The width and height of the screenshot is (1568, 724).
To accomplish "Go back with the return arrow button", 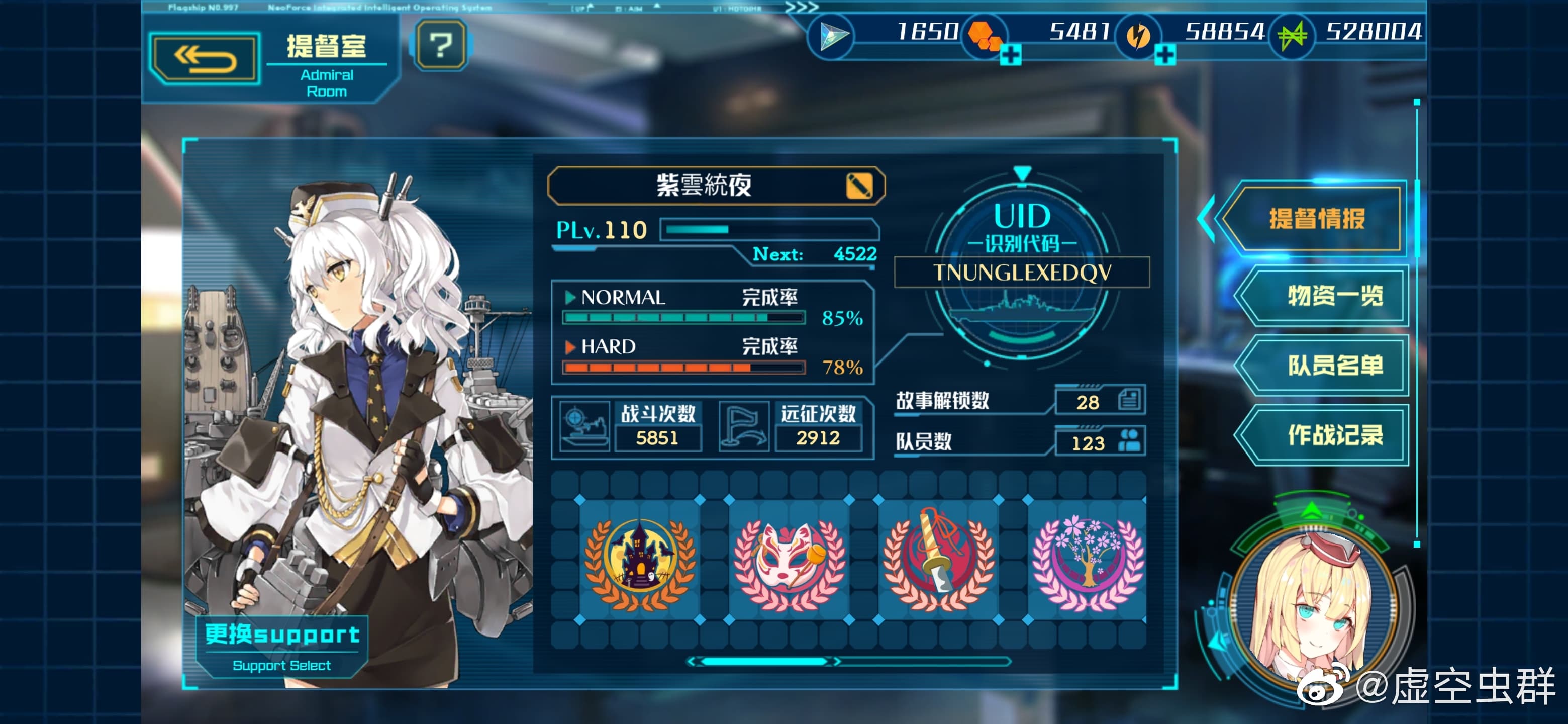I will tap(205, 59).
